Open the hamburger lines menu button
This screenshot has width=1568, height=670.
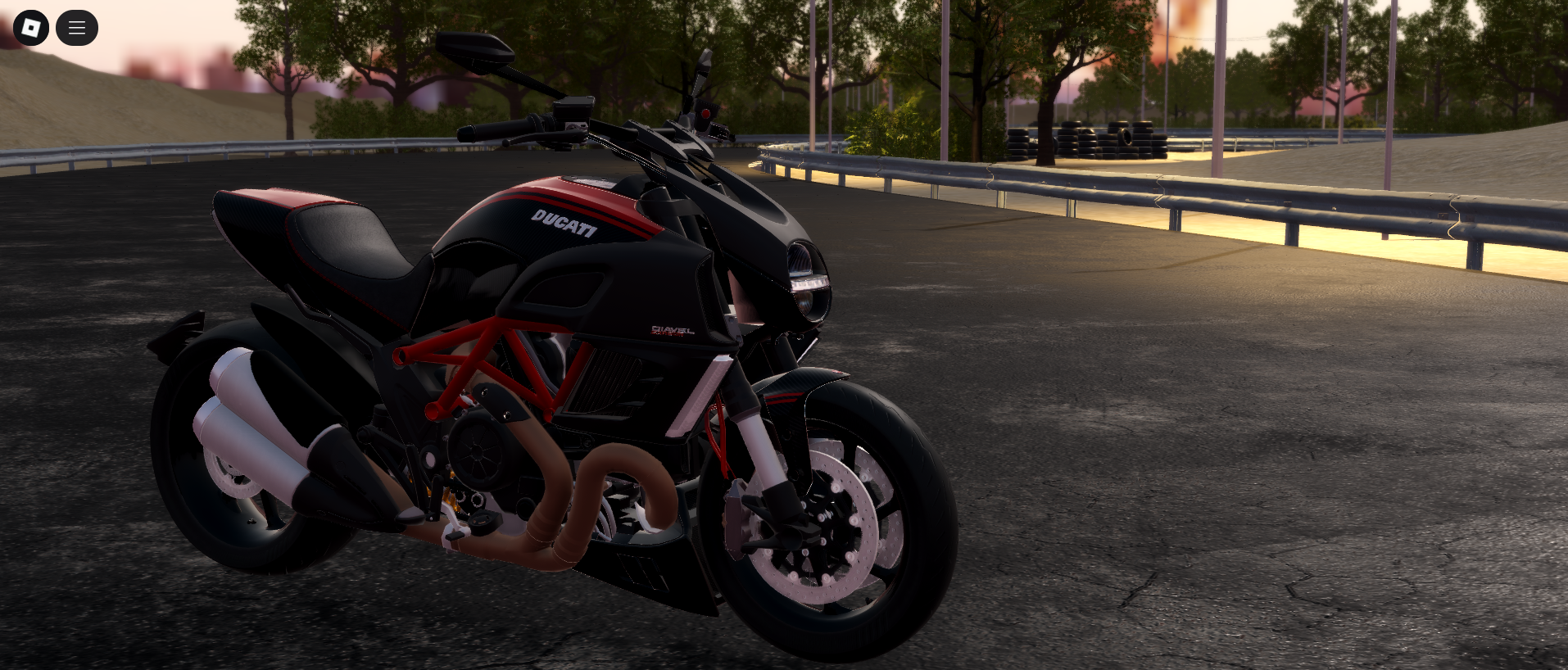click(77, 28)
